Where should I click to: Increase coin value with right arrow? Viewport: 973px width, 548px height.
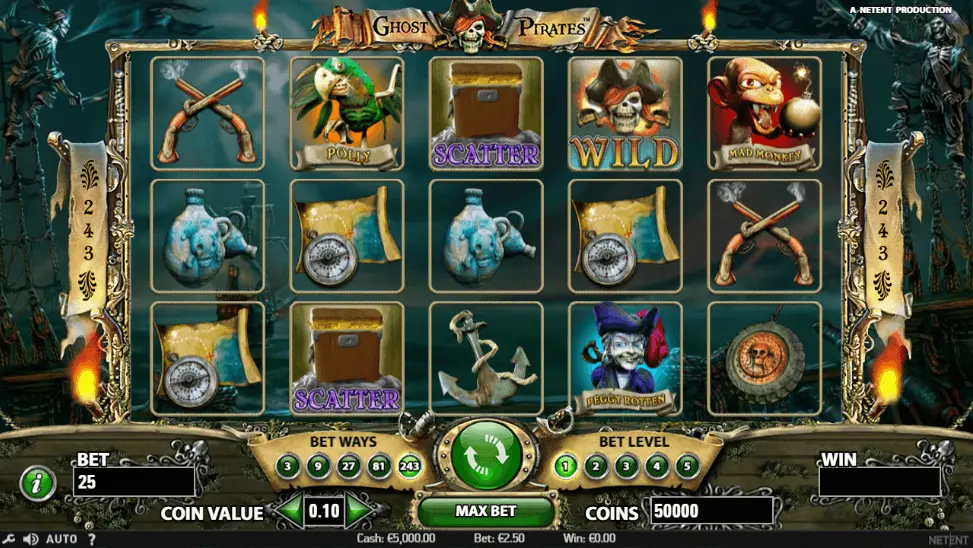359,512
